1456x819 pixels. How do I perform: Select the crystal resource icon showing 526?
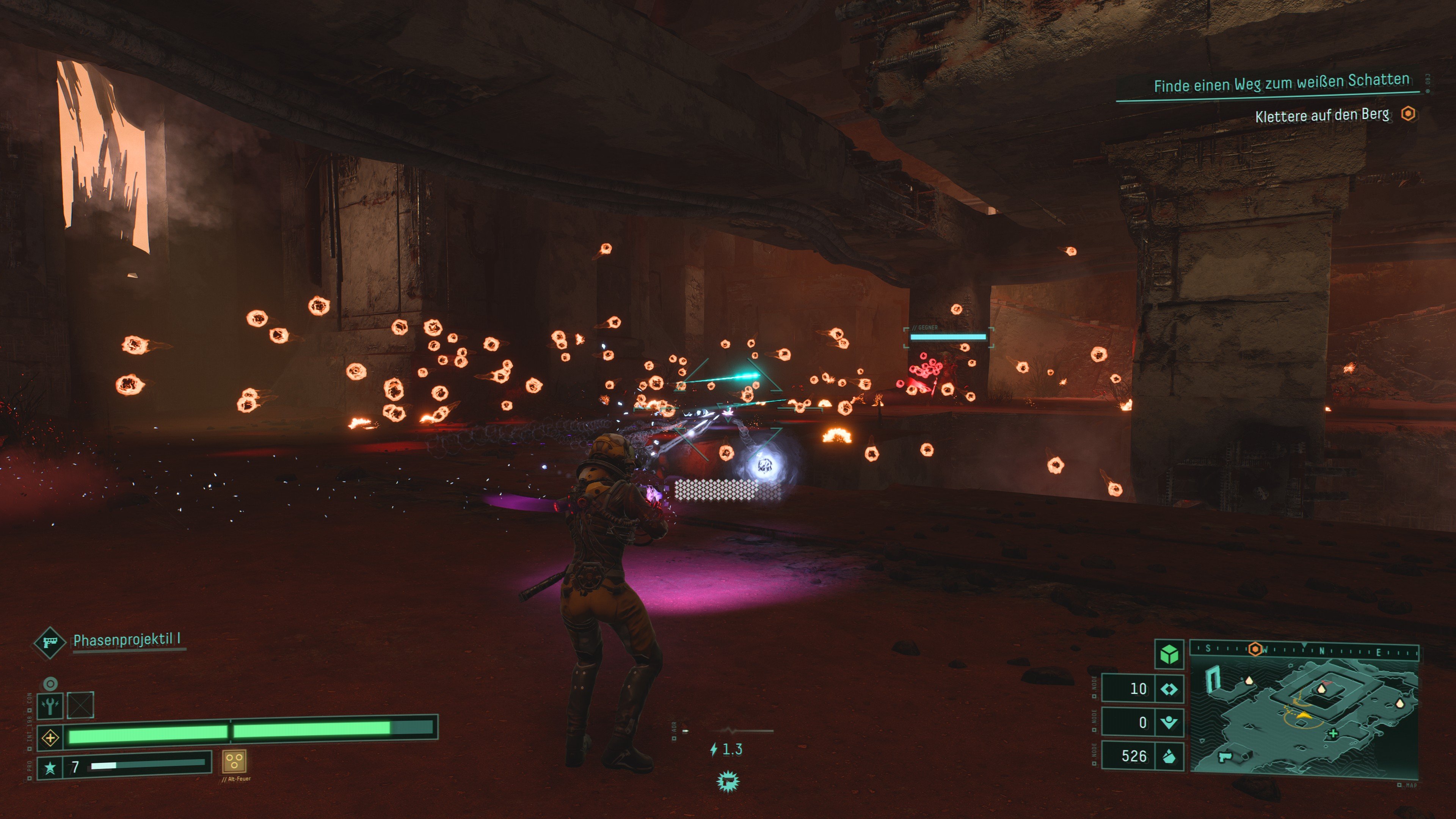pyautogui.click(x=1169, y=756)
